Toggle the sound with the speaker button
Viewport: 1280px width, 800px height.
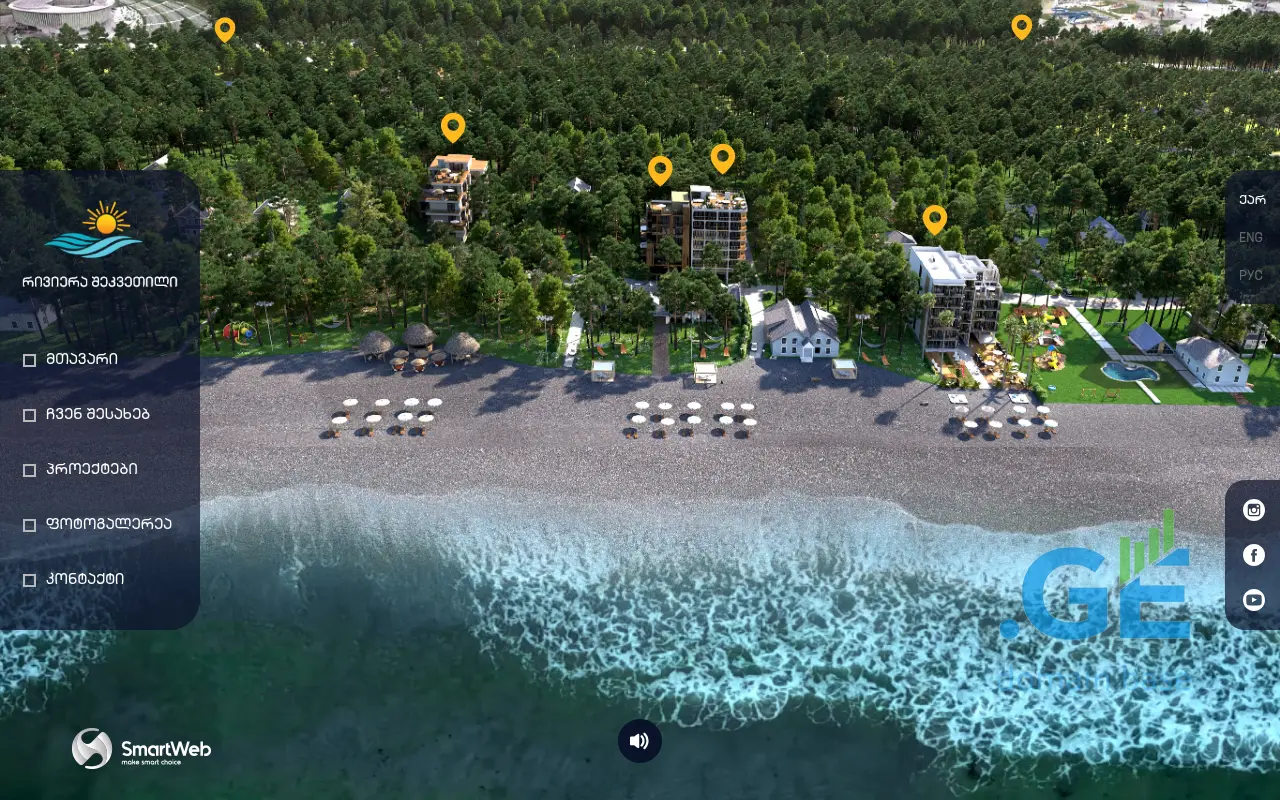(640, 741)
